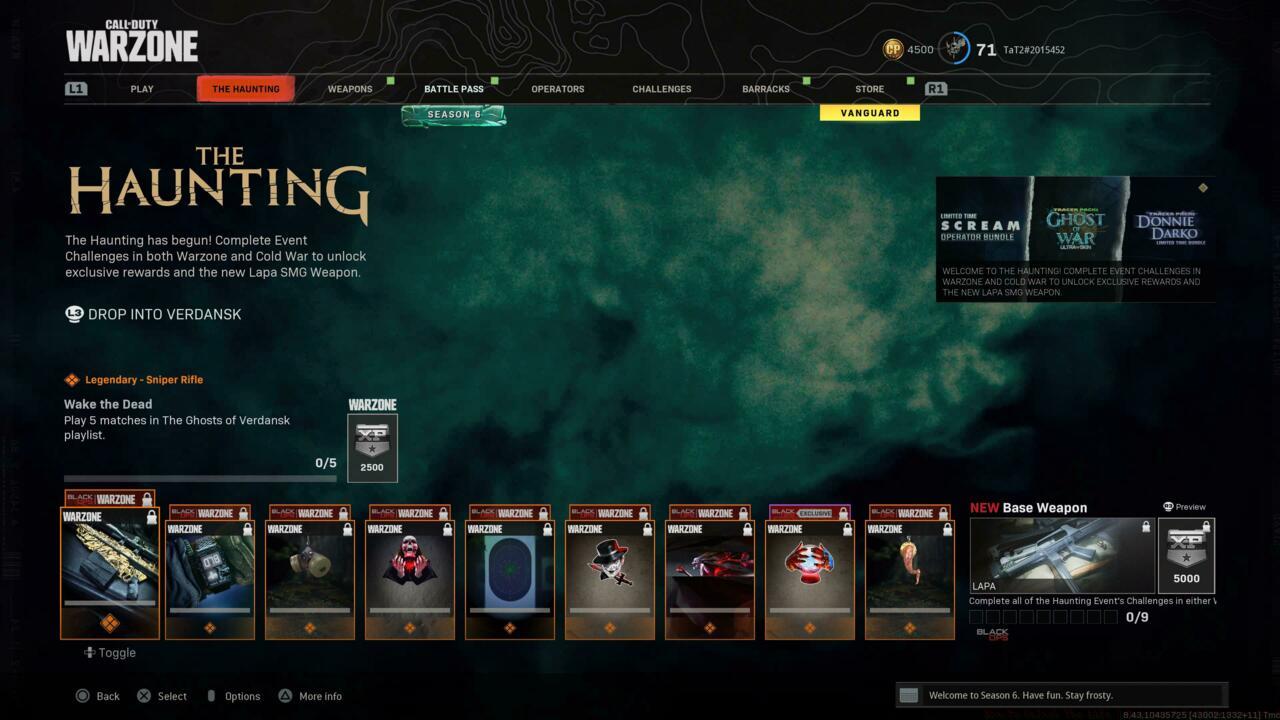This screenshot has width=1280, height=720.
Task: Click the Wake the Dead progress bar
Action: point(198,478)
